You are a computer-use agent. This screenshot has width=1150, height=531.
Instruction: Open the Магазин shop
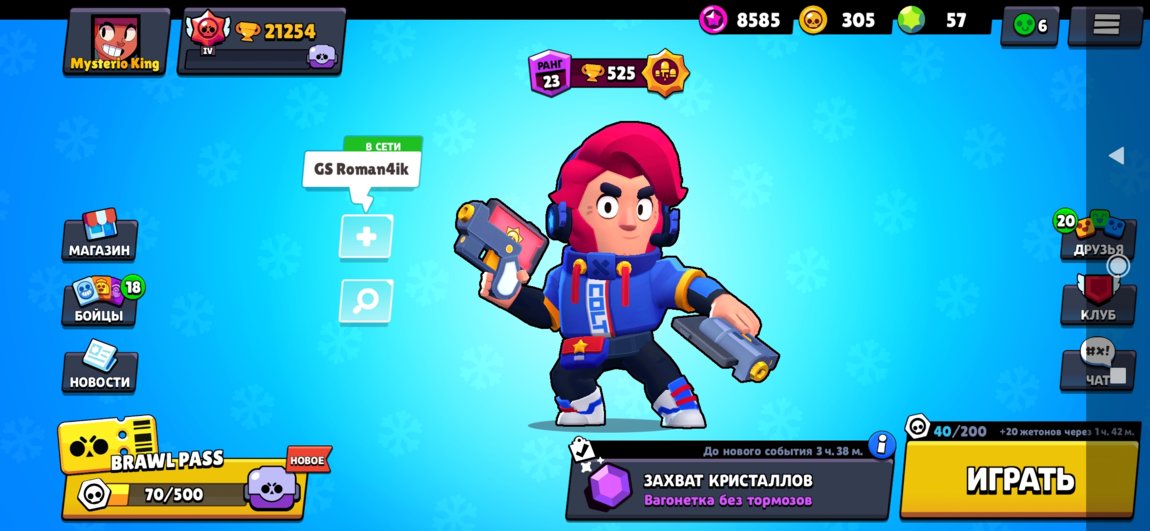tap(99, 235)
